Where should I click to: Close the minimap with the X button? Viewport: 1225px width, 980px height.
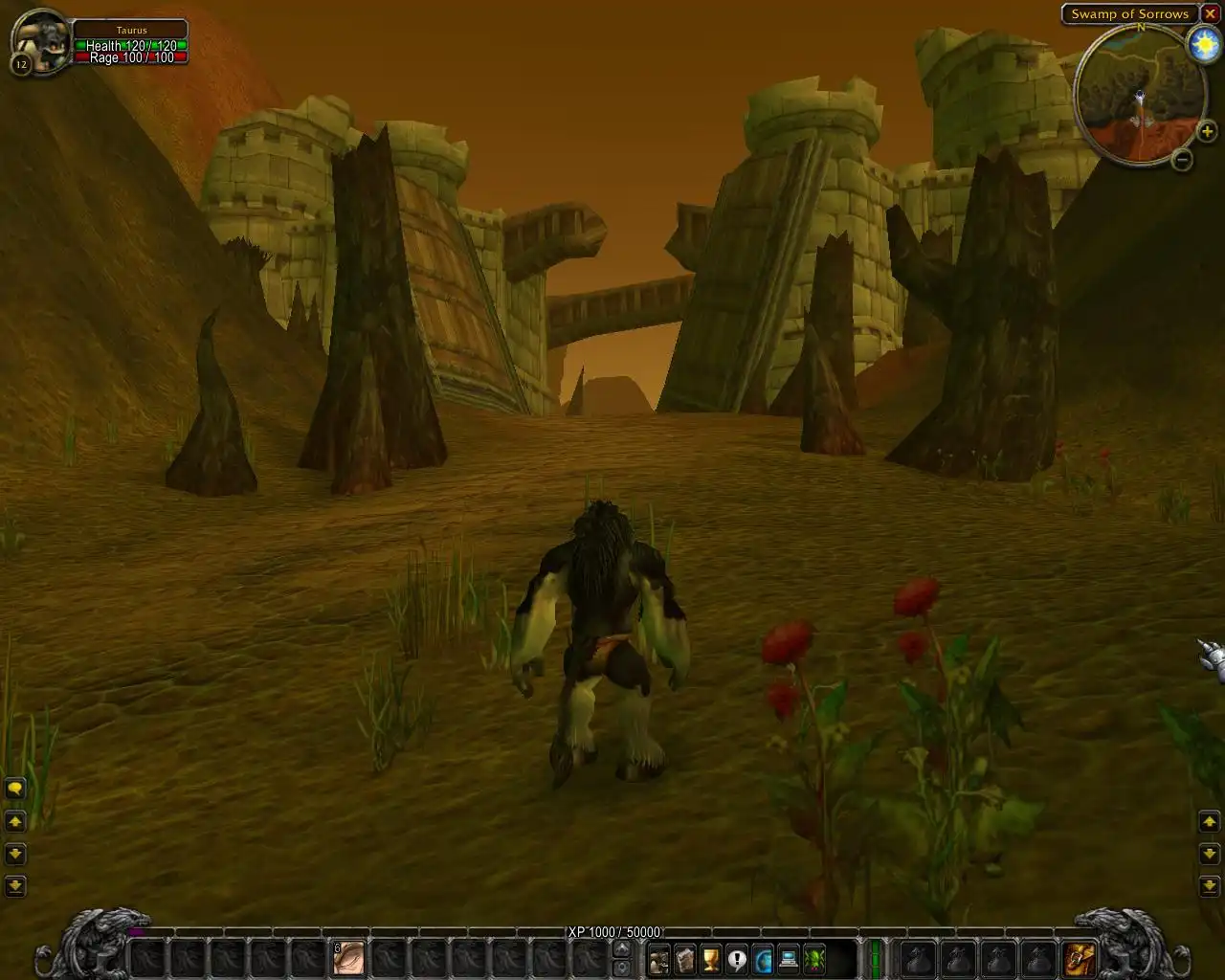(1211, 14)
